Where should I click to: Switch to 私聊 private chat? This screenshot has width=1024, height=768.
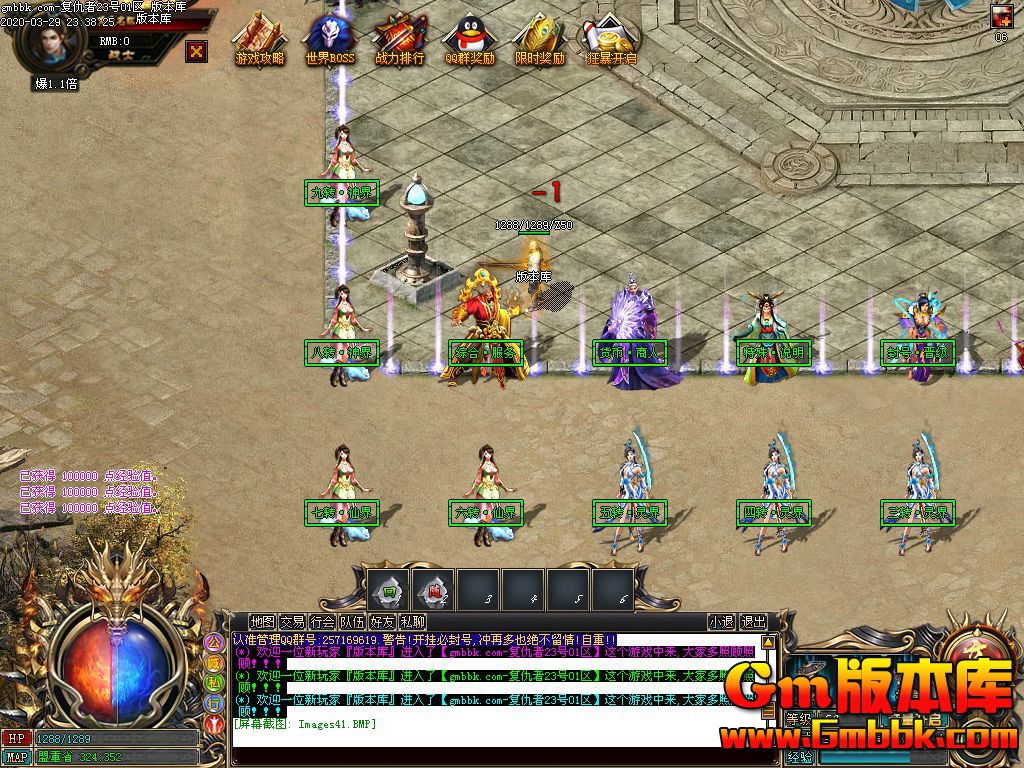(412, 622)
